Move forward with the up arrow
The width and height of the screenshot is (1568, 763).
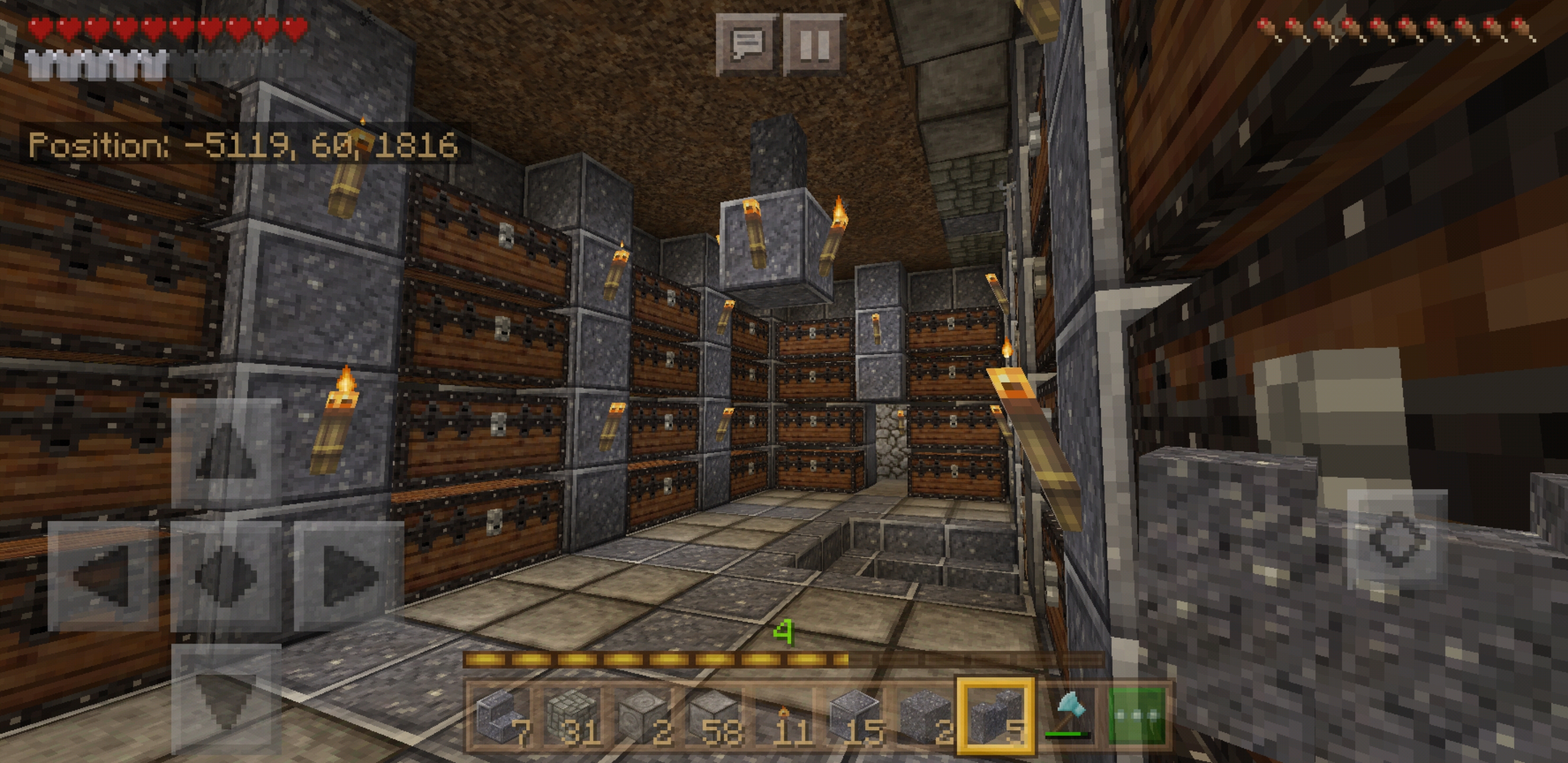click(226, 453)
